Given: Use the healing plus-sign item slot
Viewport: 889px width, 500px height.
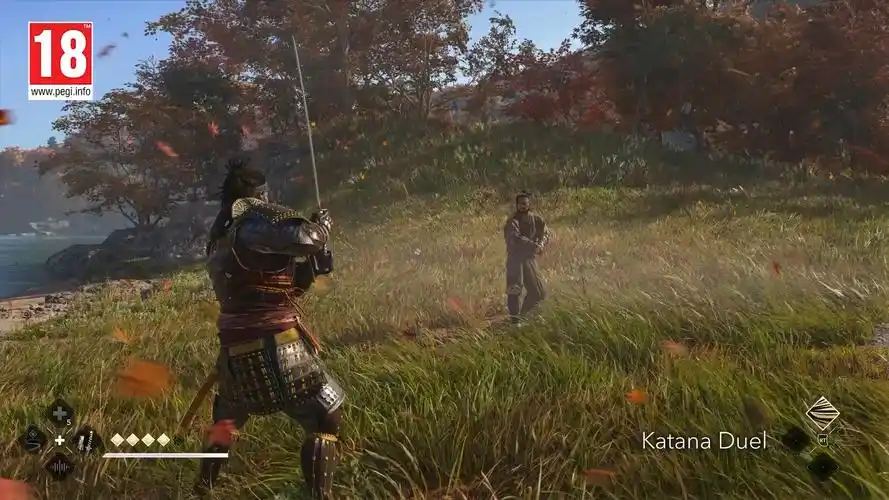Looking at the screenshot, I should (59, 413).
